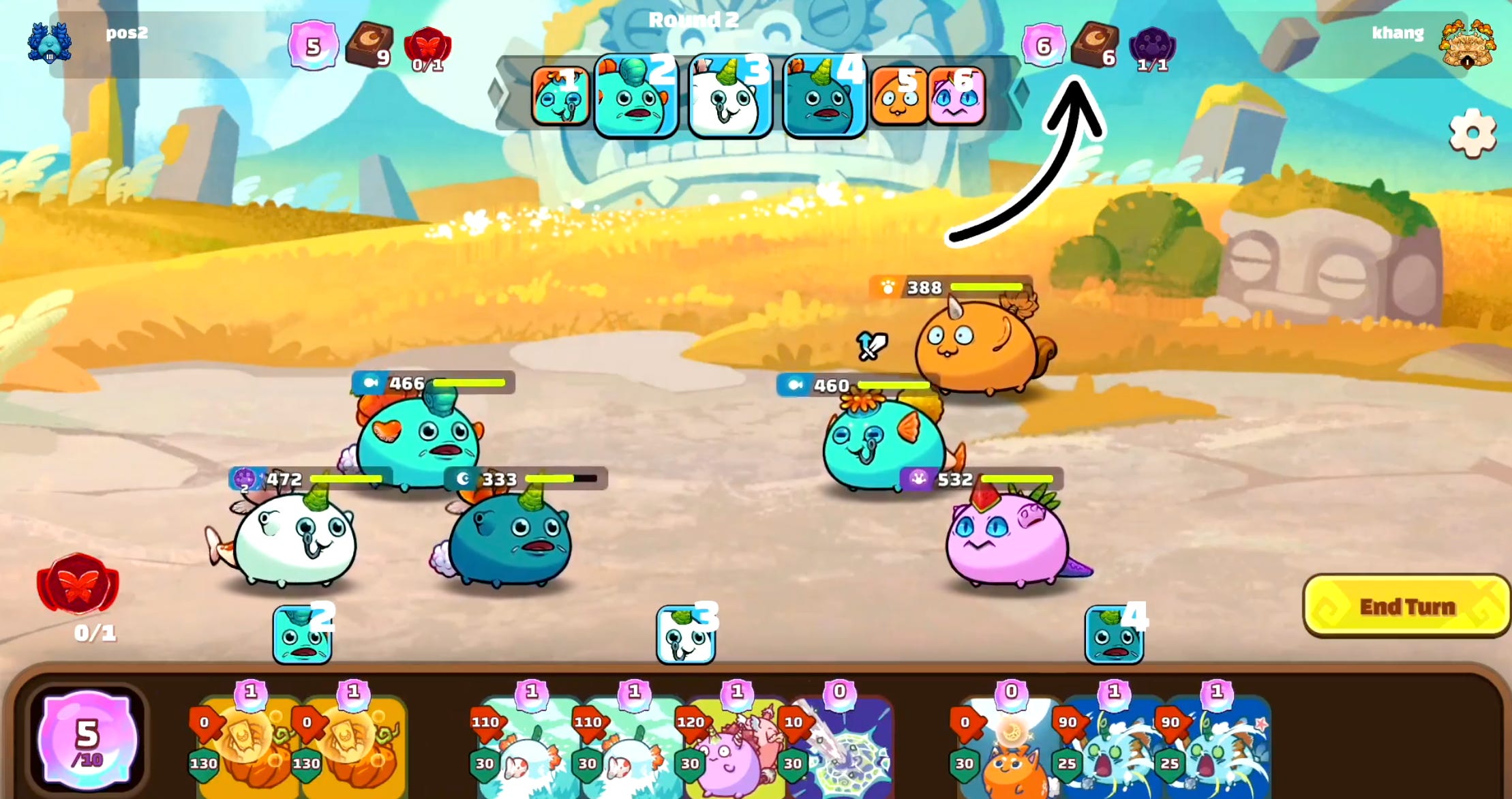Select axie 4 in the turn order bar

(x=823, y=97)
